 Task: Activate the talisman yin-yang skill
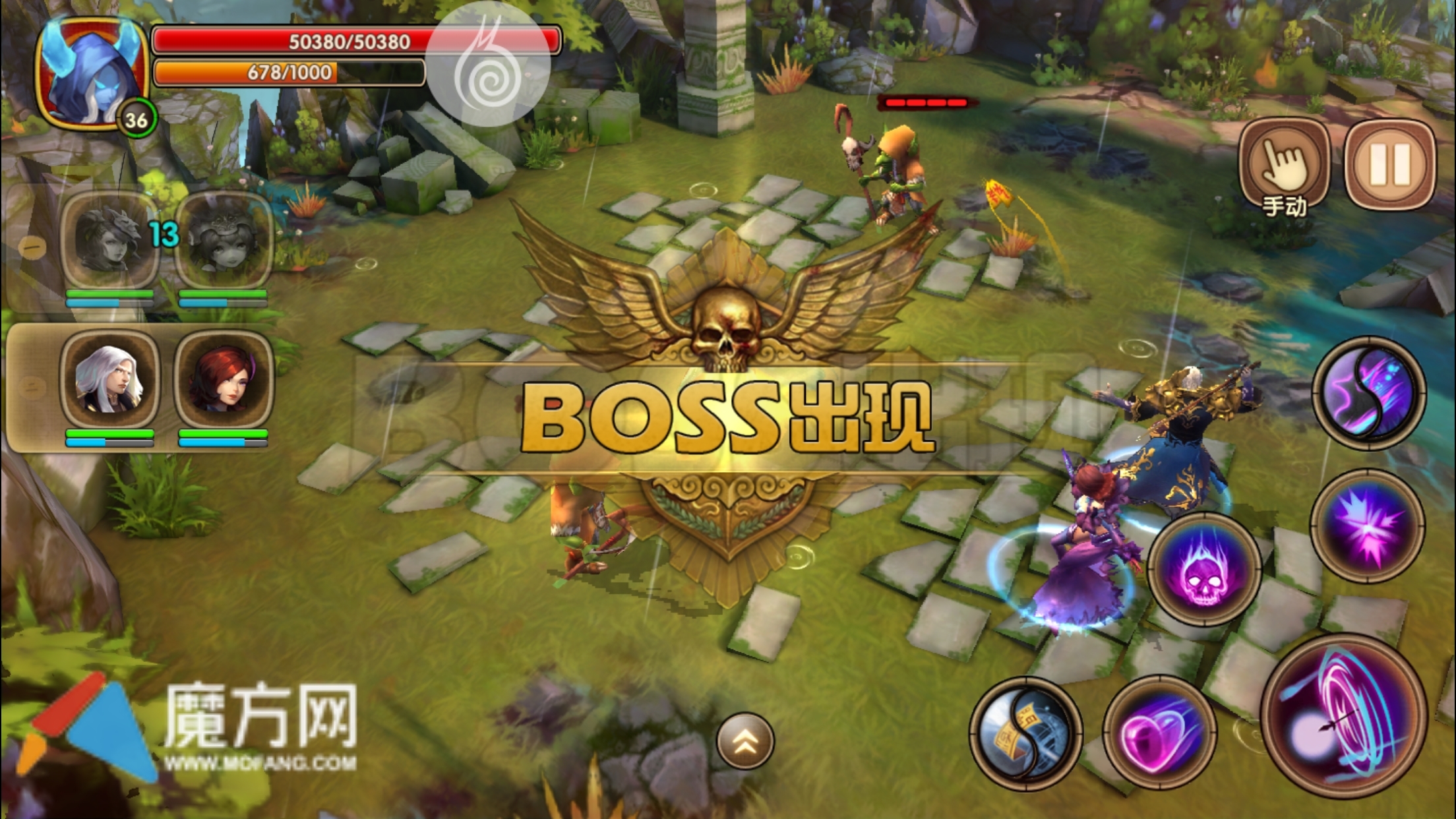coord(1025,733)
